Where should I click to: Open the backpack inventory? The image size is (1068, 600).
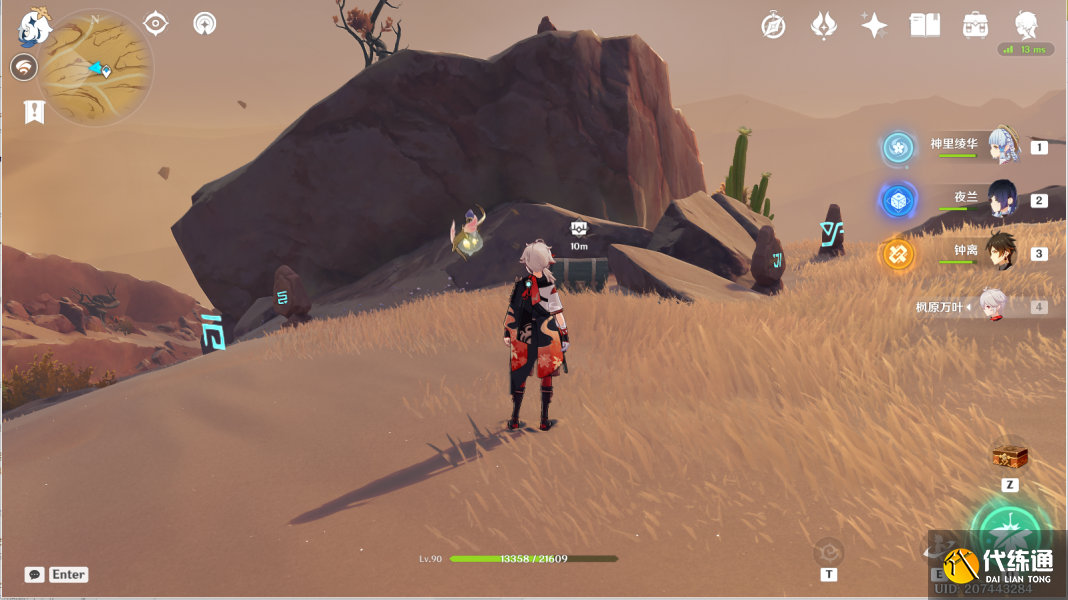[976, 26]
